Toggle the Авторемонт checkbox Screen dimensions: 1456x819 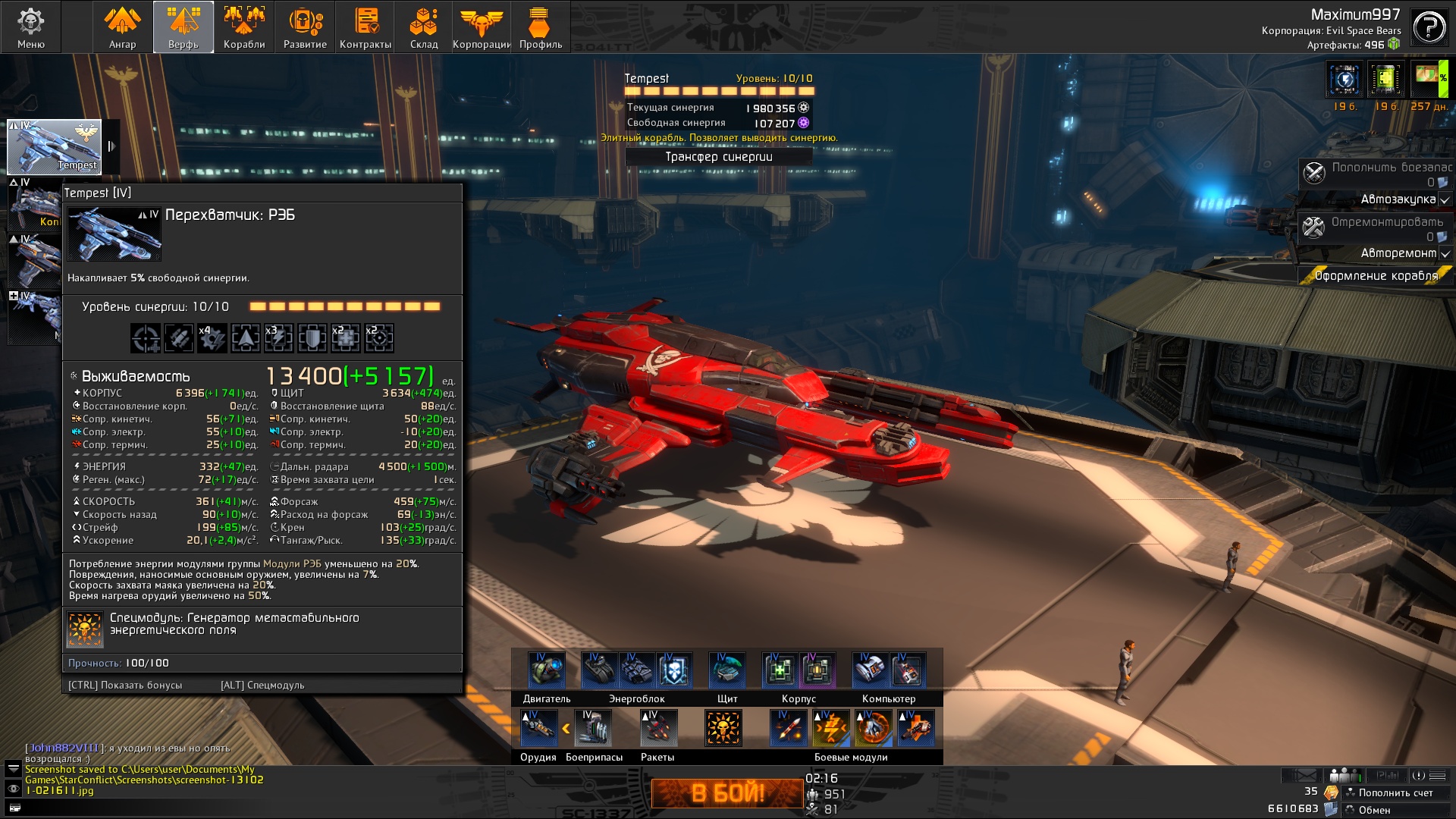(1445, 254)
